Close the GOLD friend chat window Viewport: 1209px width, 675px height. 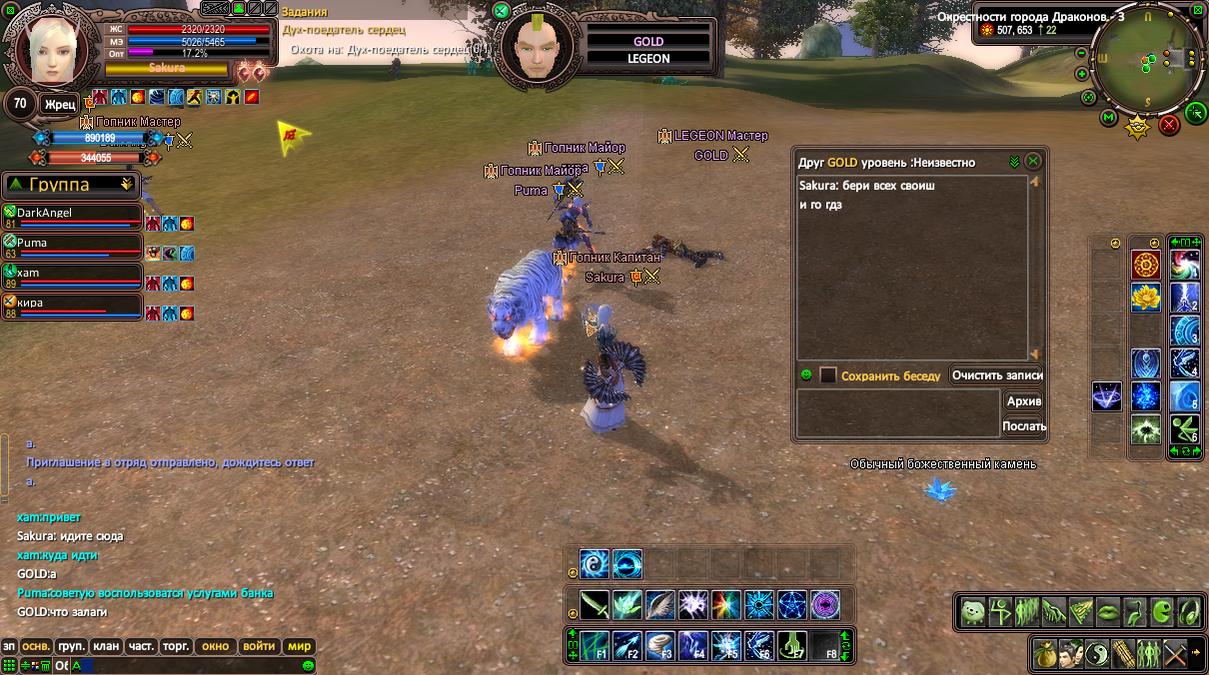[1033, 161]
